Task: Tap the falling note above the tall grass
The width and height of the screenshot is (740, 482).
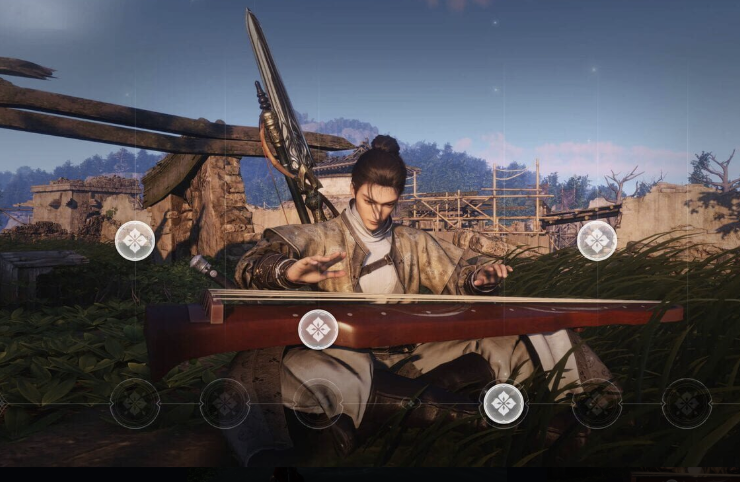Action: tap(597, 241)
